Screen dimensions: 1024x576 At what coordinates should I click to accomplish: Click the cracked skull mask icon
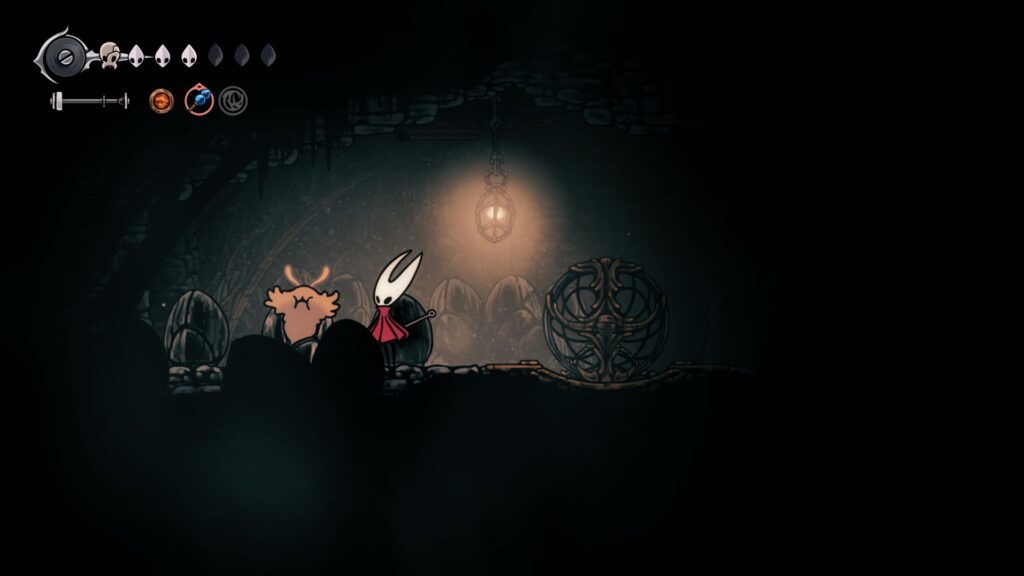(x=109, y=56)
